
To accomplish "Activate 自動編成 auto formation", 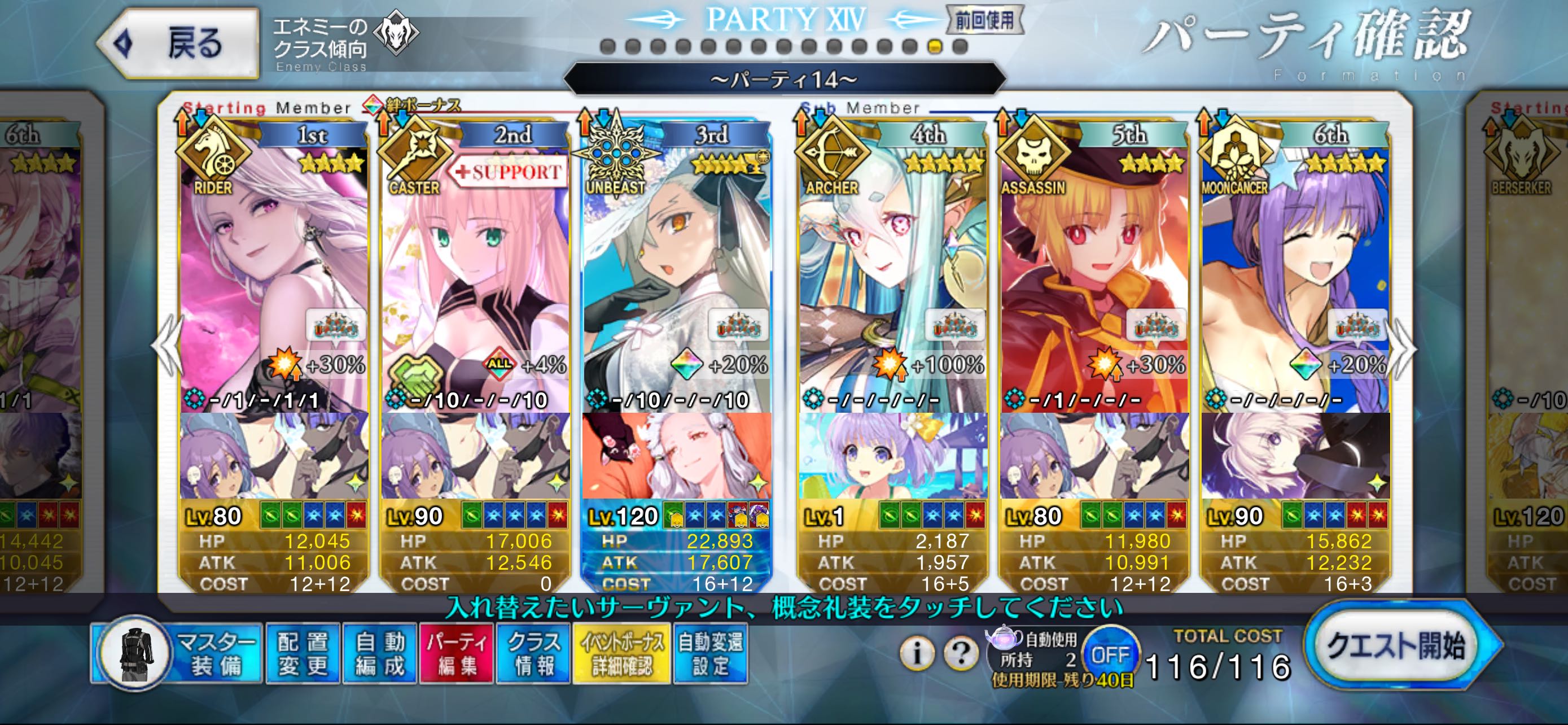I will click(379, 654).
